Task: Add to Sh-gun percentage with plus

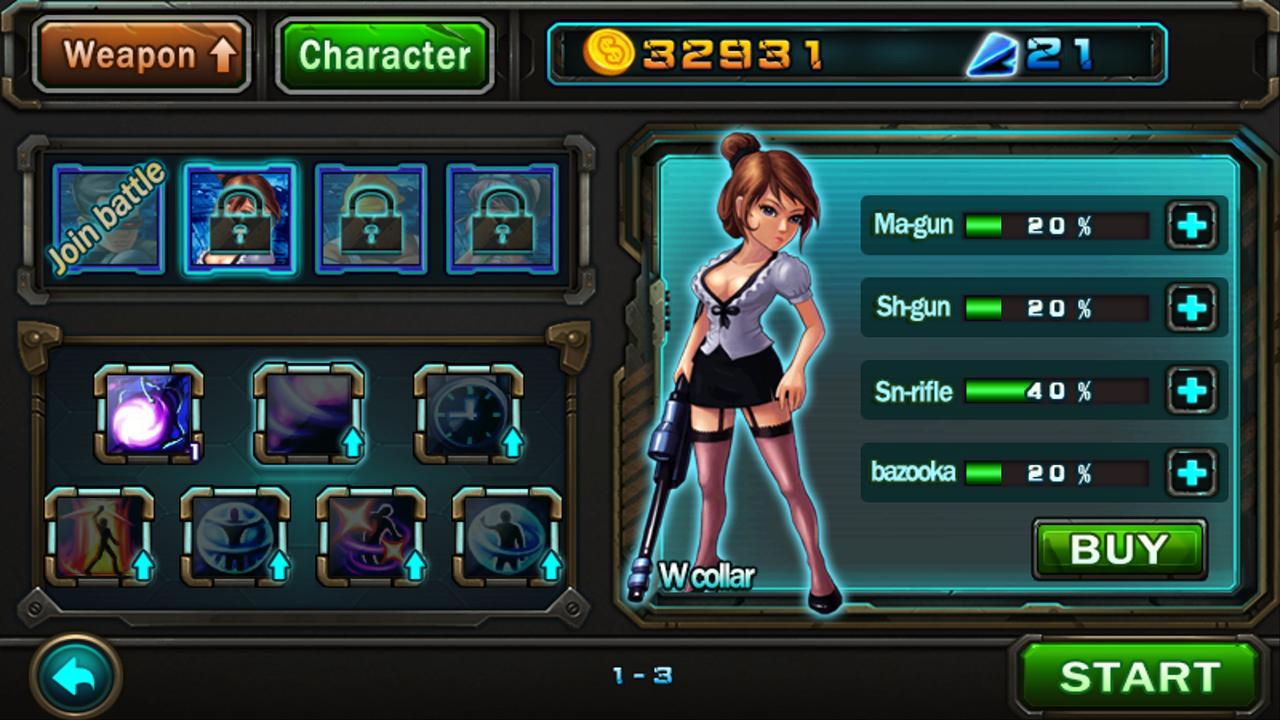Action: click(x=1191, y=307)
